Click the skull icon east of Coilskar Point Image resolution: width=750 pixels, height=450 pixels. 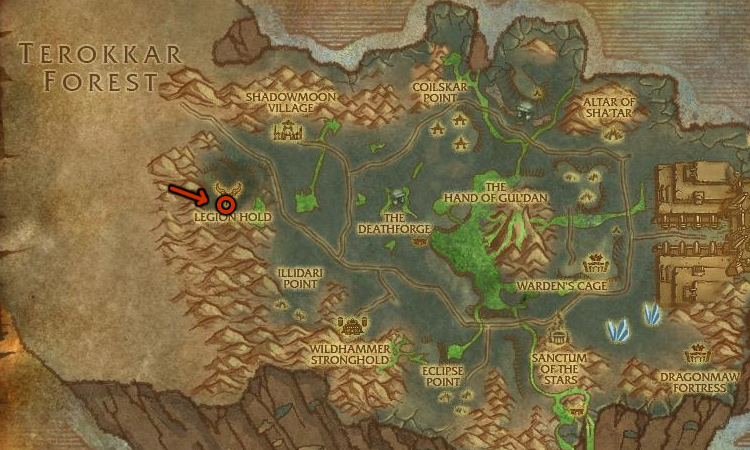[x=524, y=108]
